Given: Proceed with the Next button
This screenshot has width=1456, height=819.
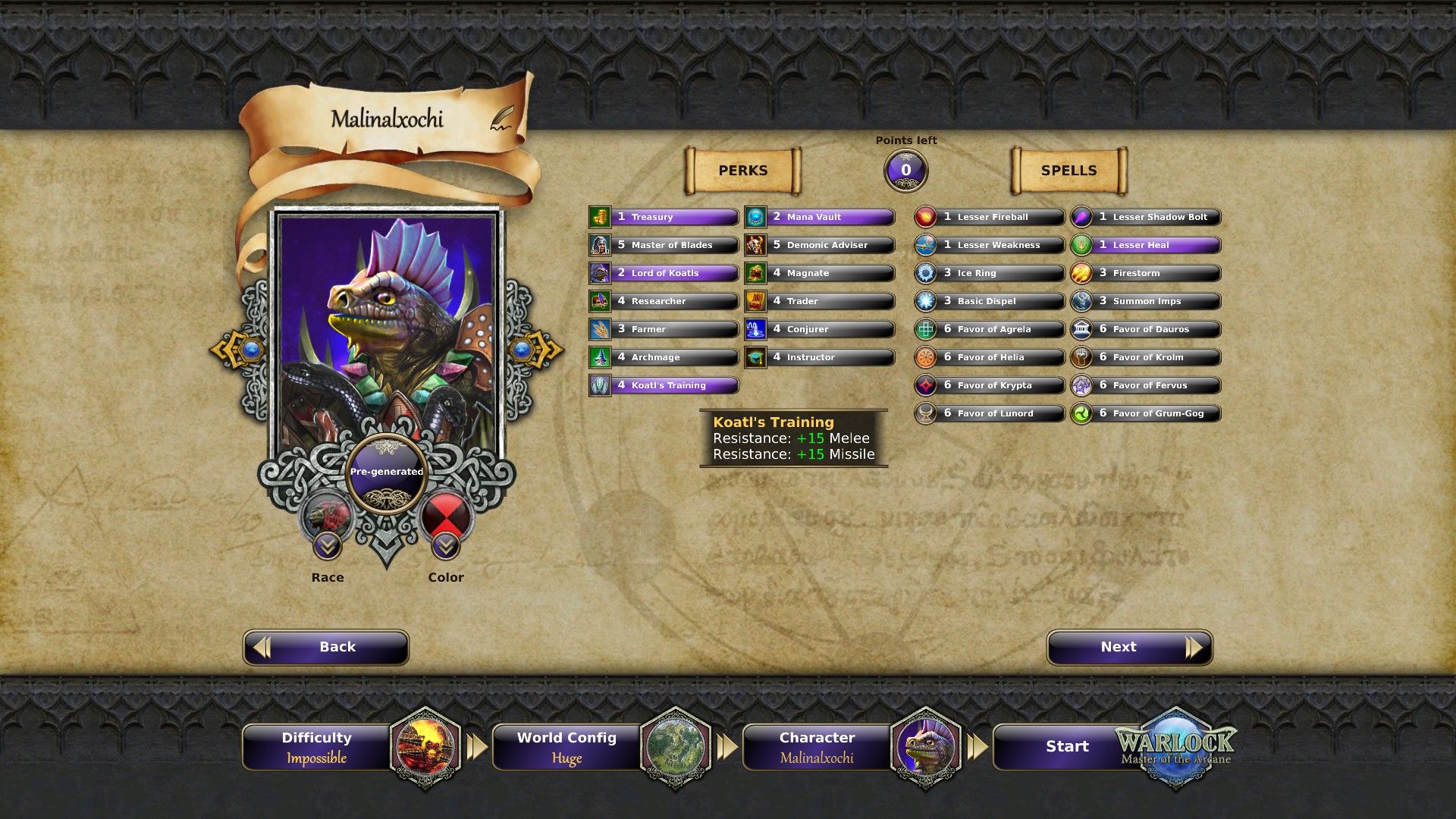Looking at the screenshot, I should point(1129,647).
